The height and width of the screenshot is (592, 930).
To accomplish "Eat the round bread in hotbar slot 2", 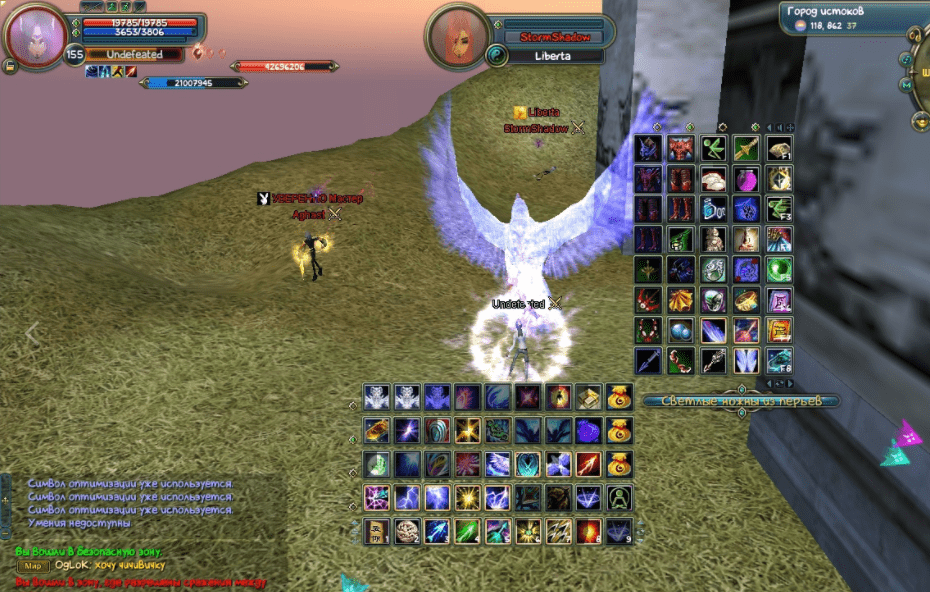I will click(x=407, y=531).
